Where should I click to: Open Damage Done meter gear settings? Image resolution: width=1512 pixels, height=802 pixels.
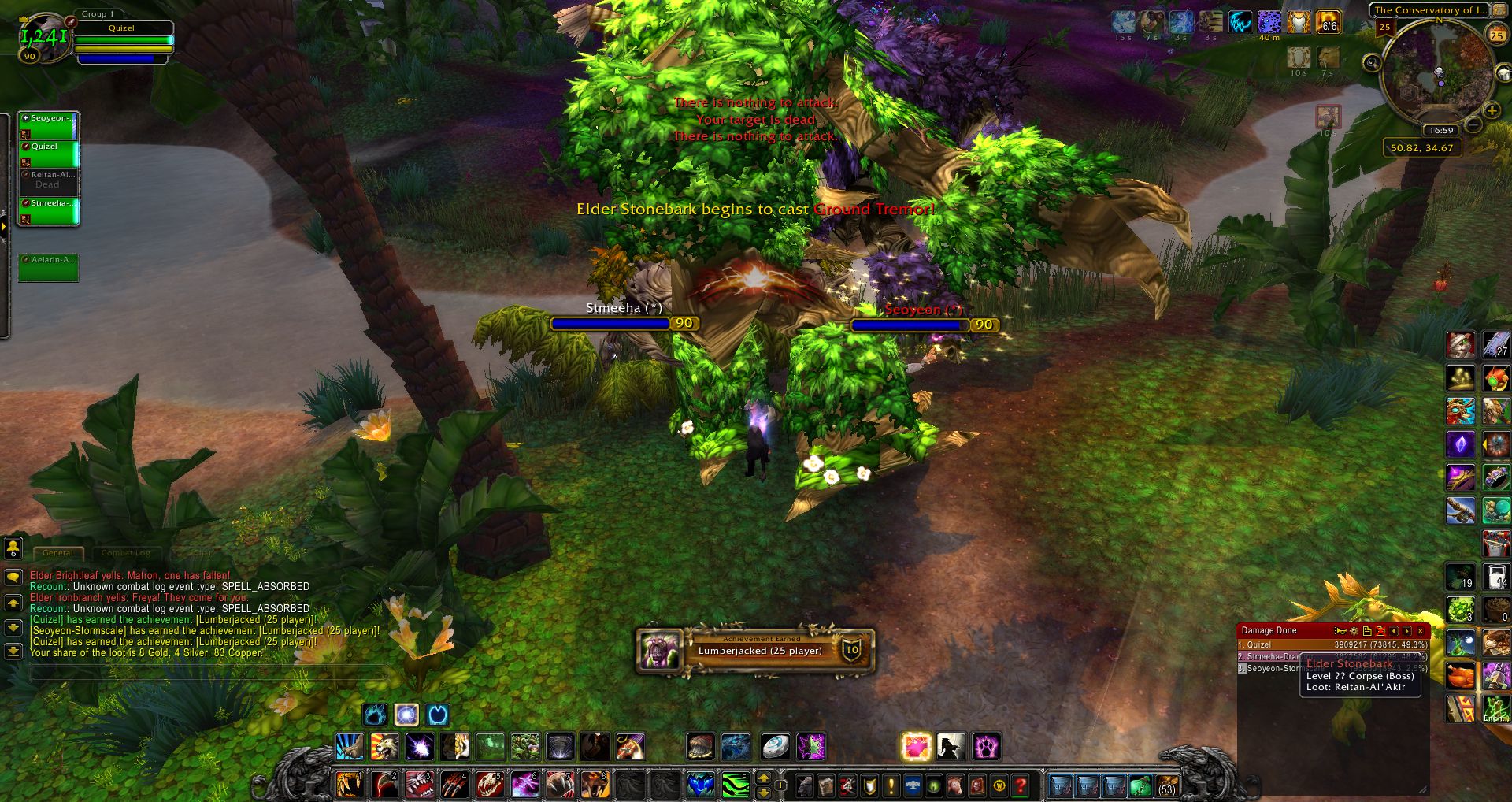point(1354,631)
